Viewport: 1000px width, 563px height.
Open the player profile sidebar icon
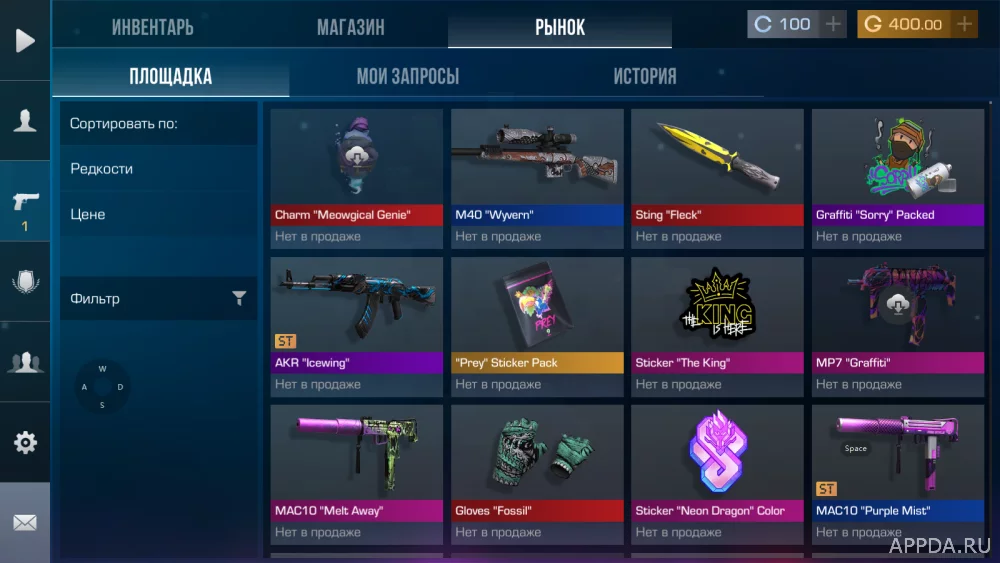[x=25, y=121]
